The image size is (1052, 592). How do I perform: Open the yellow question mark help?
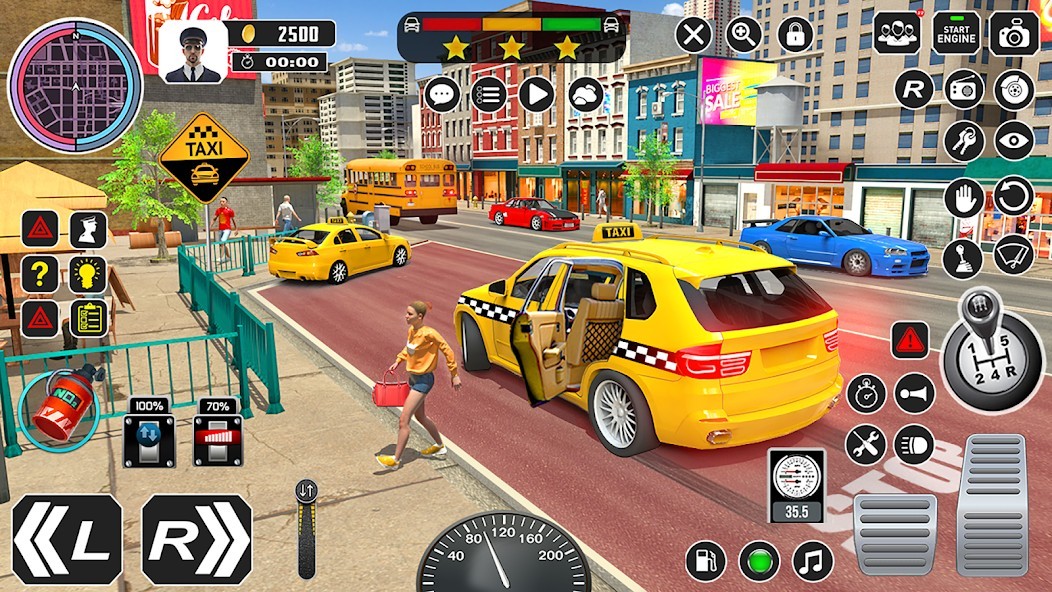point(40,274)
